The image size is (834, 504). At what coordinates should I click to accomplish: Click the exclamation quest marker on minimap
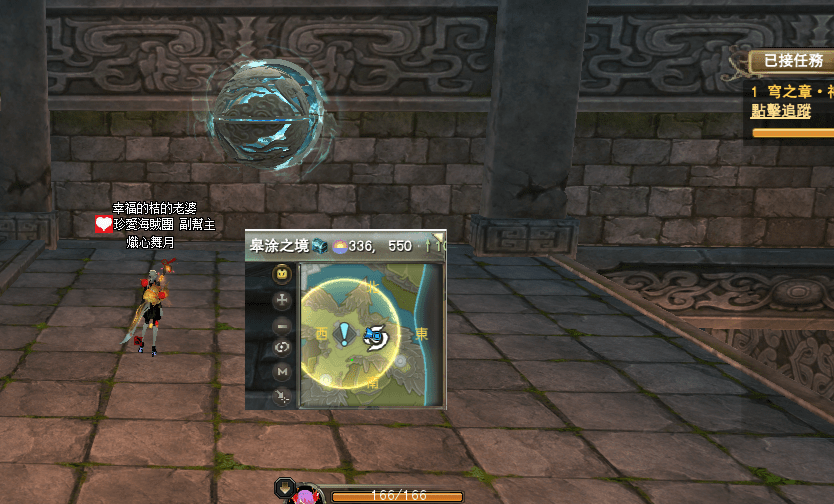pos(345,333)
